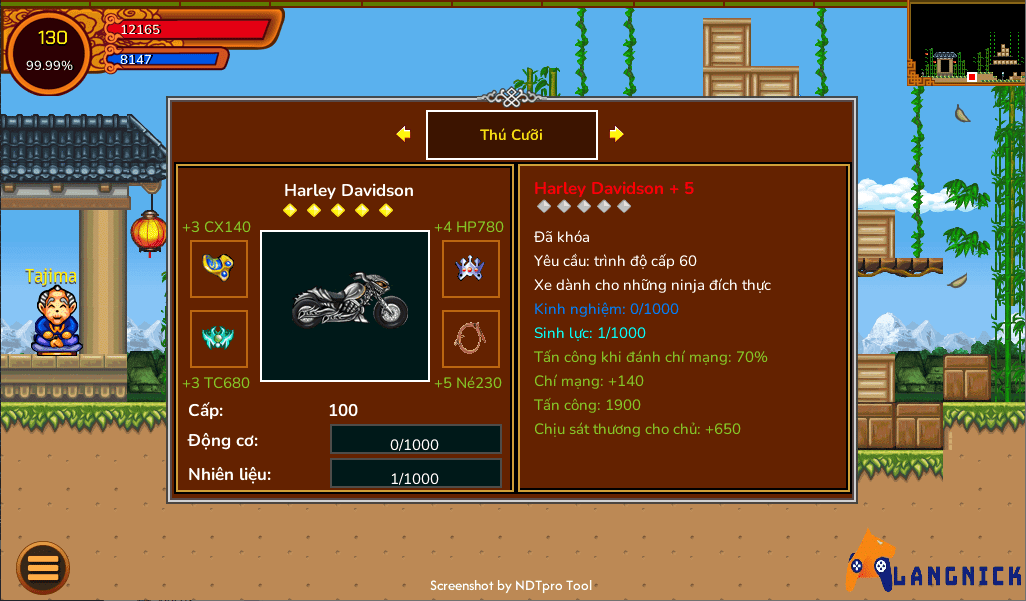The width and height of the screenshot is (1026, 601).
Task: Go to next tab with right arrow
Action: click(x=617, y=134)
